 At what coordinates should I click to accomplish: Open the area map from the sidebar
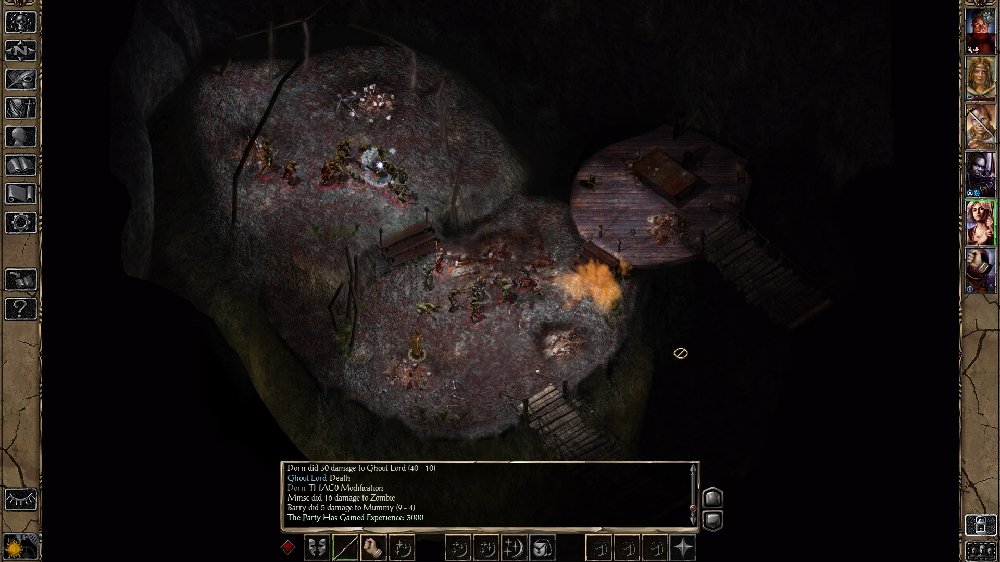tap(21, 49)
